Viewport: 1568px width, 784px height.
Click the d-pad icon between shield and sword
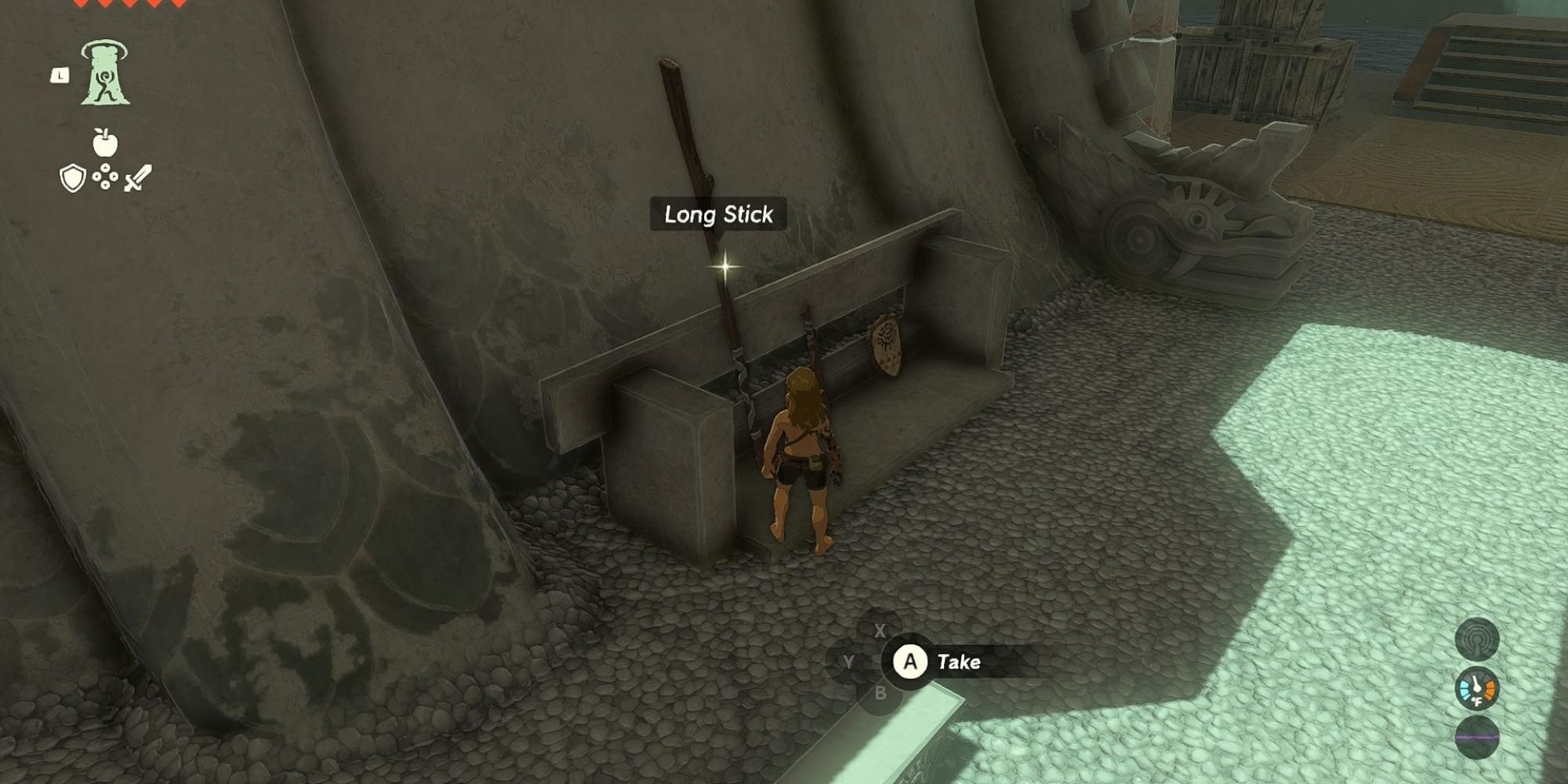[105, 176]
